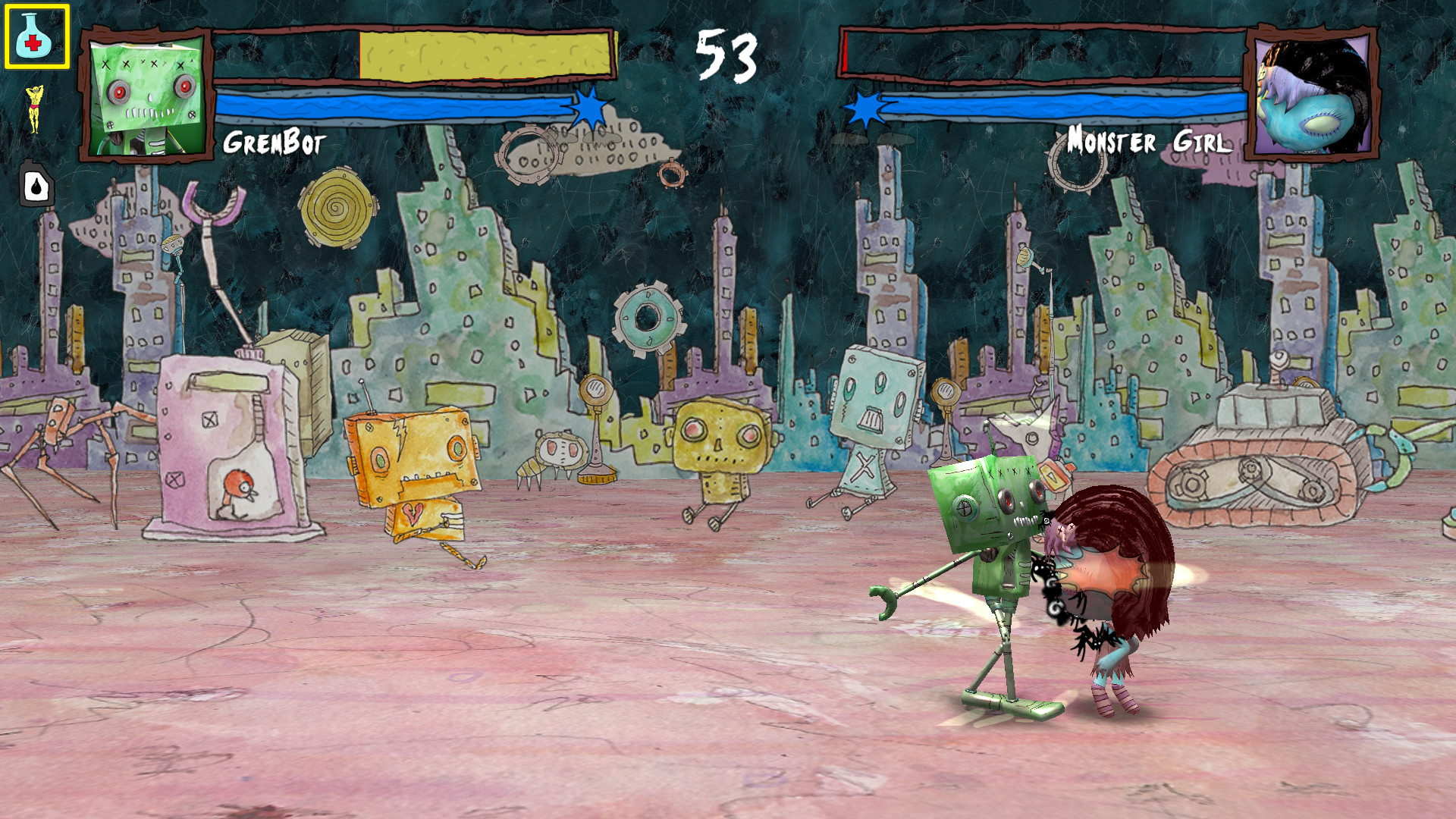1456x819 pixels.
Task: Click GremBot's yellow health bar
Action: [485, 55]
